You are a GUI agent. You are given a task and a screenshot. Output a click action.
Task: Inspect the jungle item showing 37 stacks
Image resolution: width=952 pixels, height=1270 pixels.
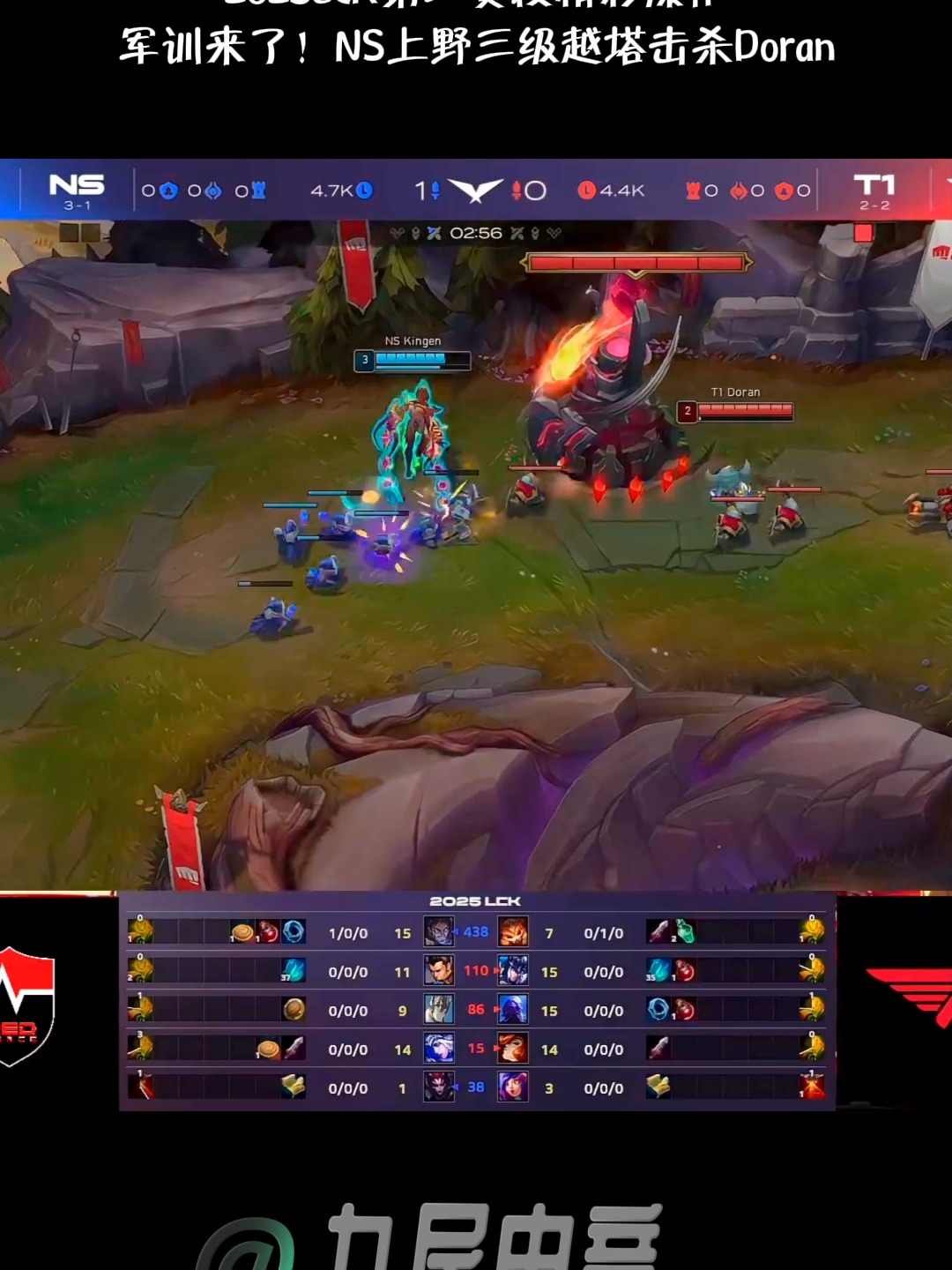click(x=293, y=971)
